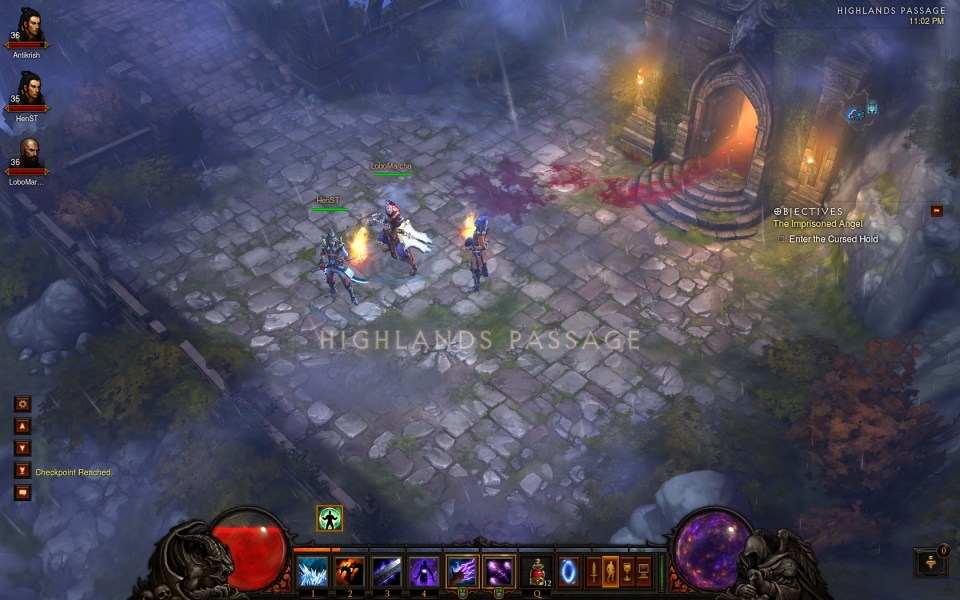
Task: Select the purple arcane orbs skill
Action: pyautogui.click(x=498, y=572)
